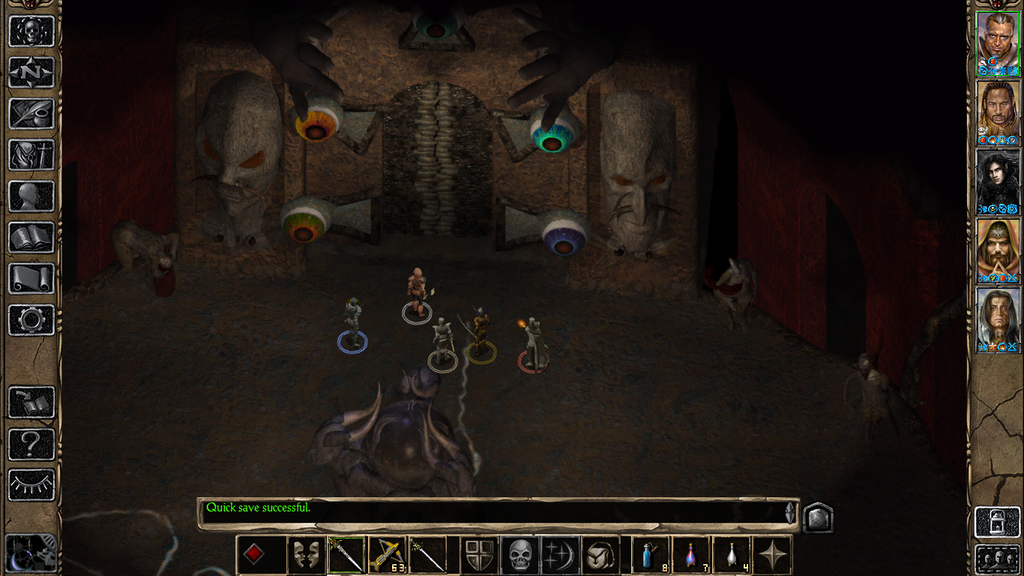The width and height of the screenshot is (1024, 576).
Task: Select the dark-haired third party portrait
Action: click(x=997, y=178)
